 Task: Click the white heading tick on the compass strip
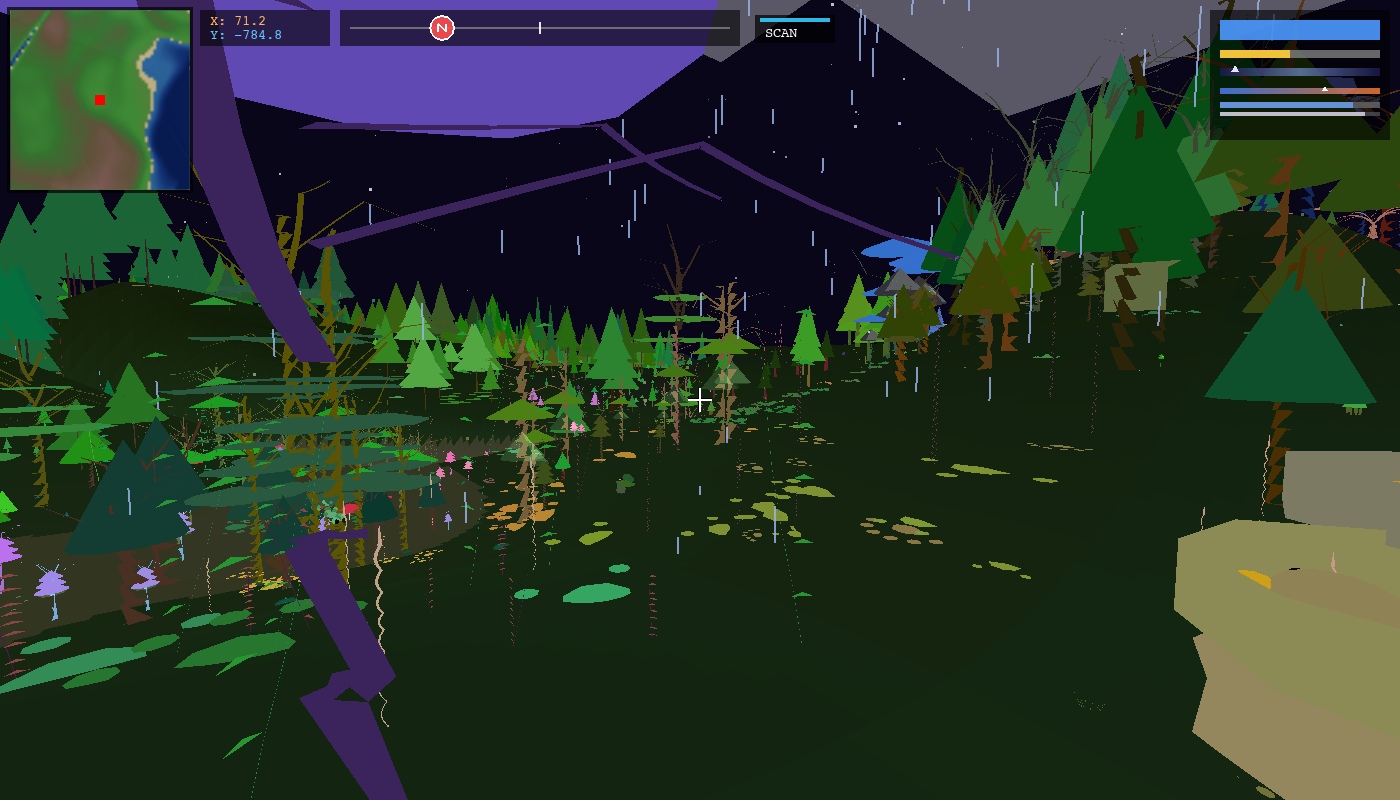tap(539, 28)
